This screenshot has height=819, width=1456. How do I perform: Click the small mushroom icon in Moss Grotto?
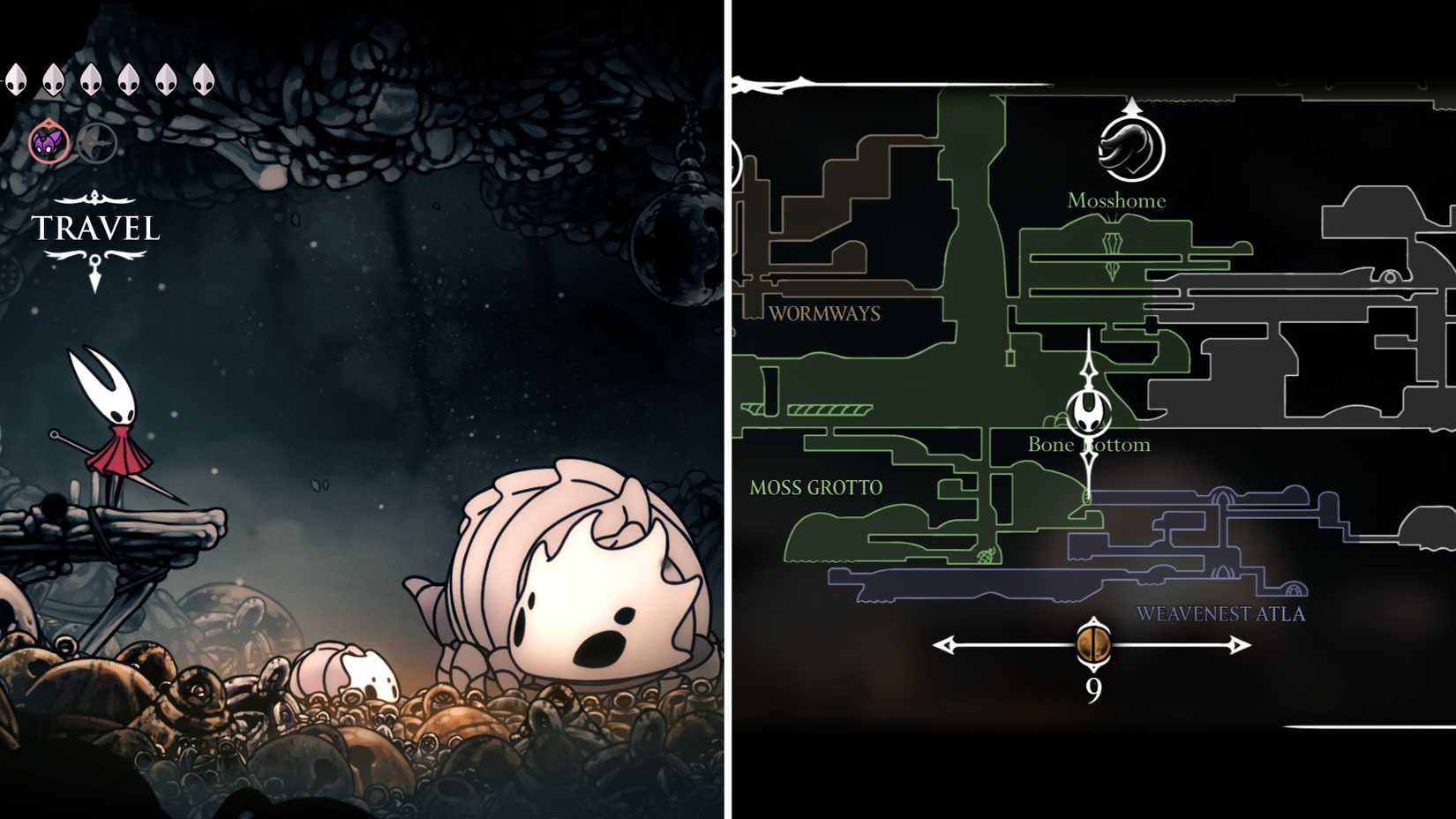pyautogui.click(x=986, y=555)
